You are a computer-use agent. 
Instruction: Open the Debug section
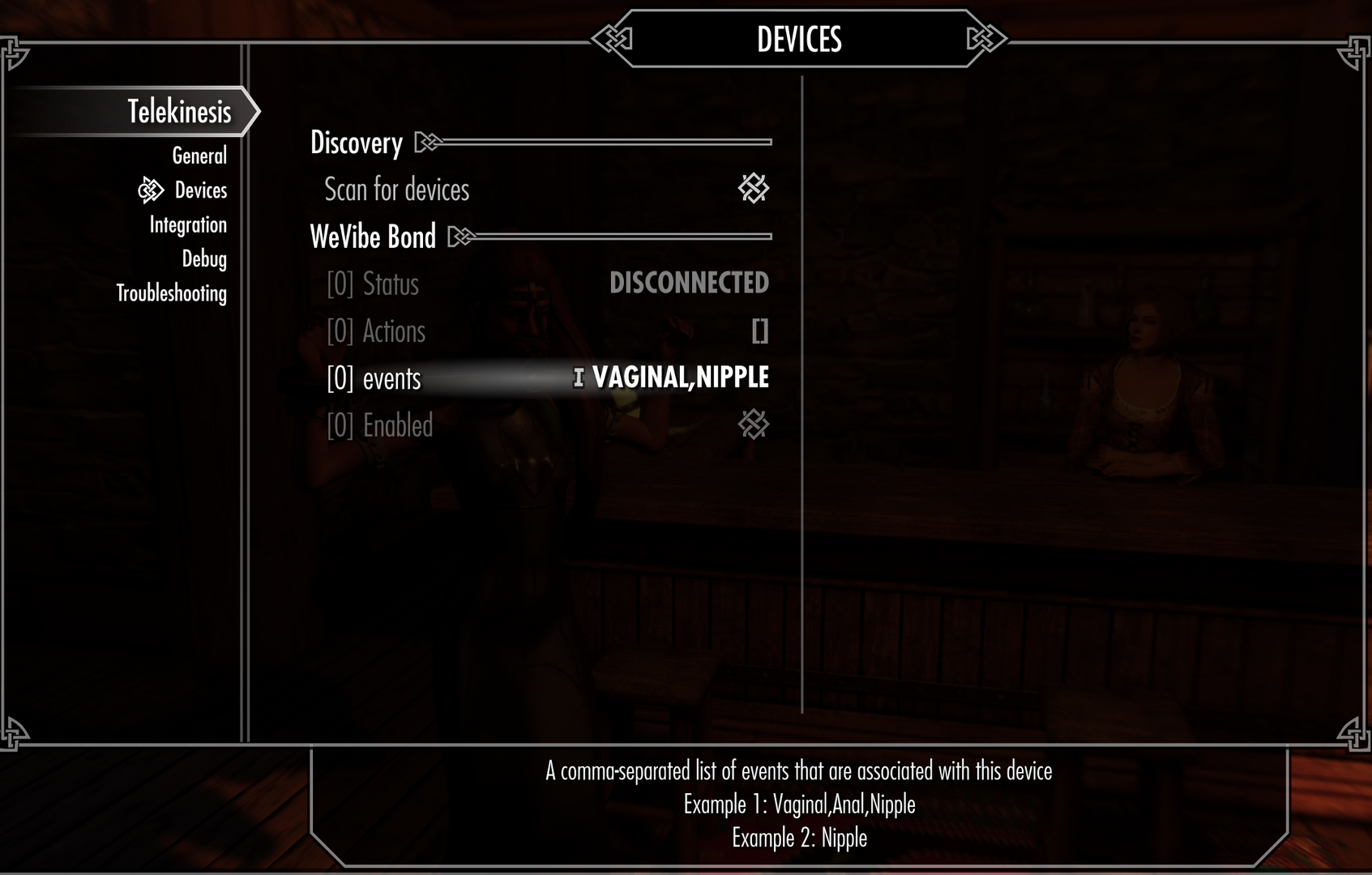point(204,259)
